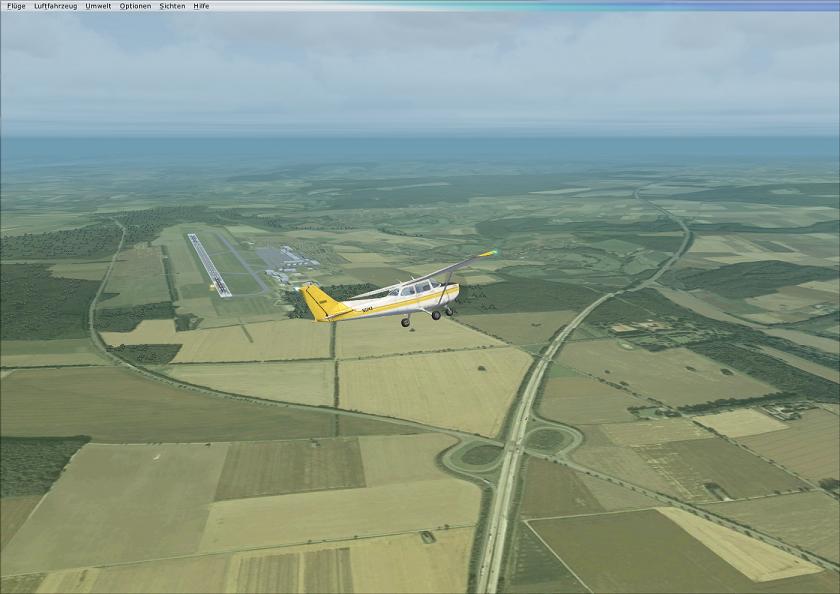Show the Optionen menu
The image size is (840, 594).
tap(135, 6)
